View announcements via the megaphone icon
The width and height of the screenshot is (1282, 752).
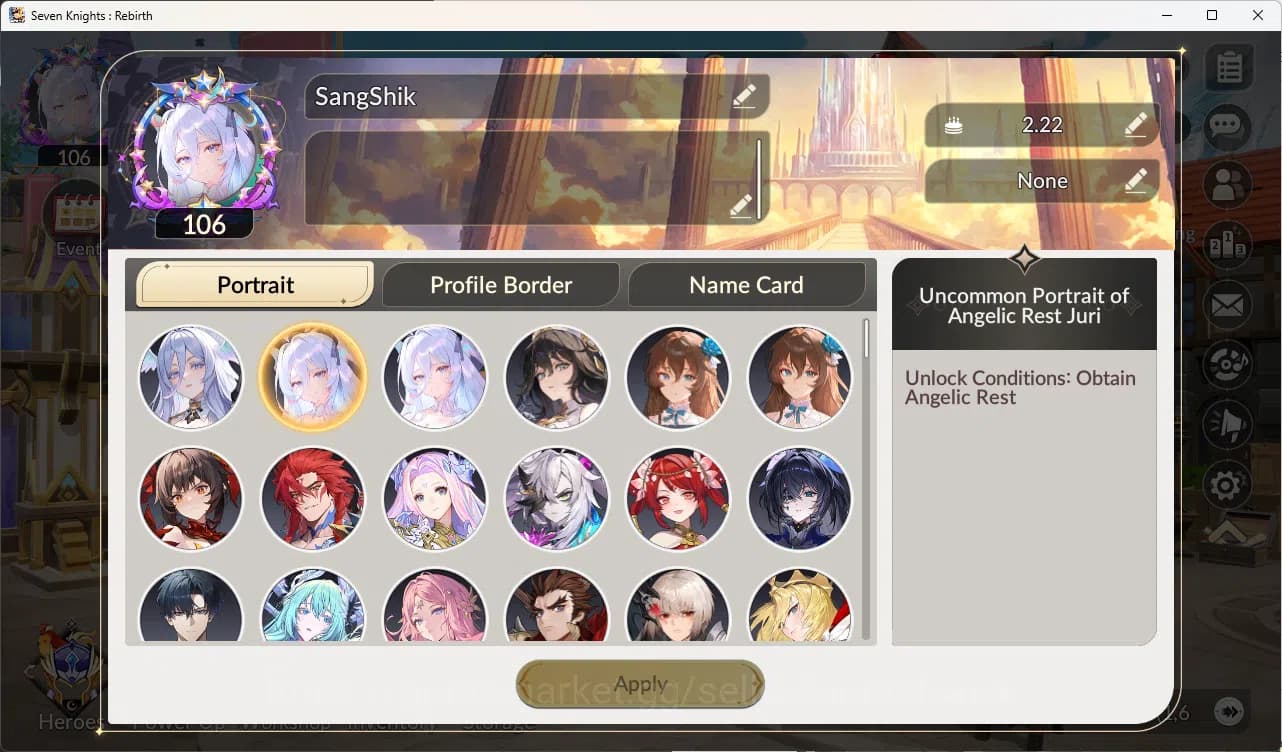coord(1228,424)
